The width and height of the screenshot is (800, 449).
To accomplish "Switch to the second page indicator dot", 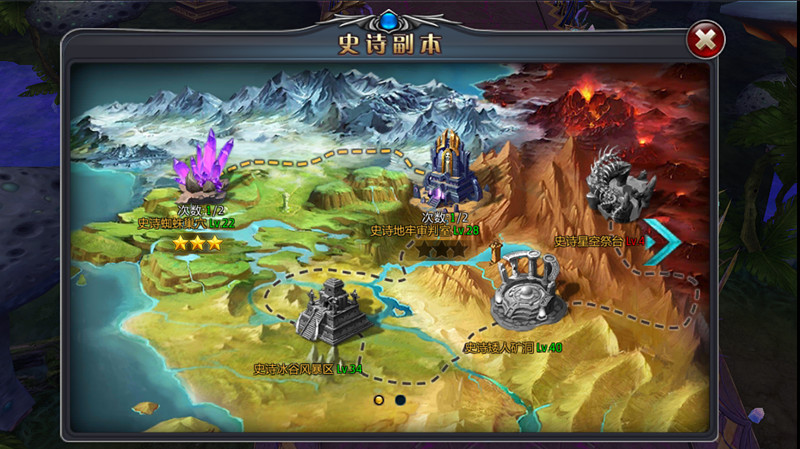I will click(x=400, y=400).
